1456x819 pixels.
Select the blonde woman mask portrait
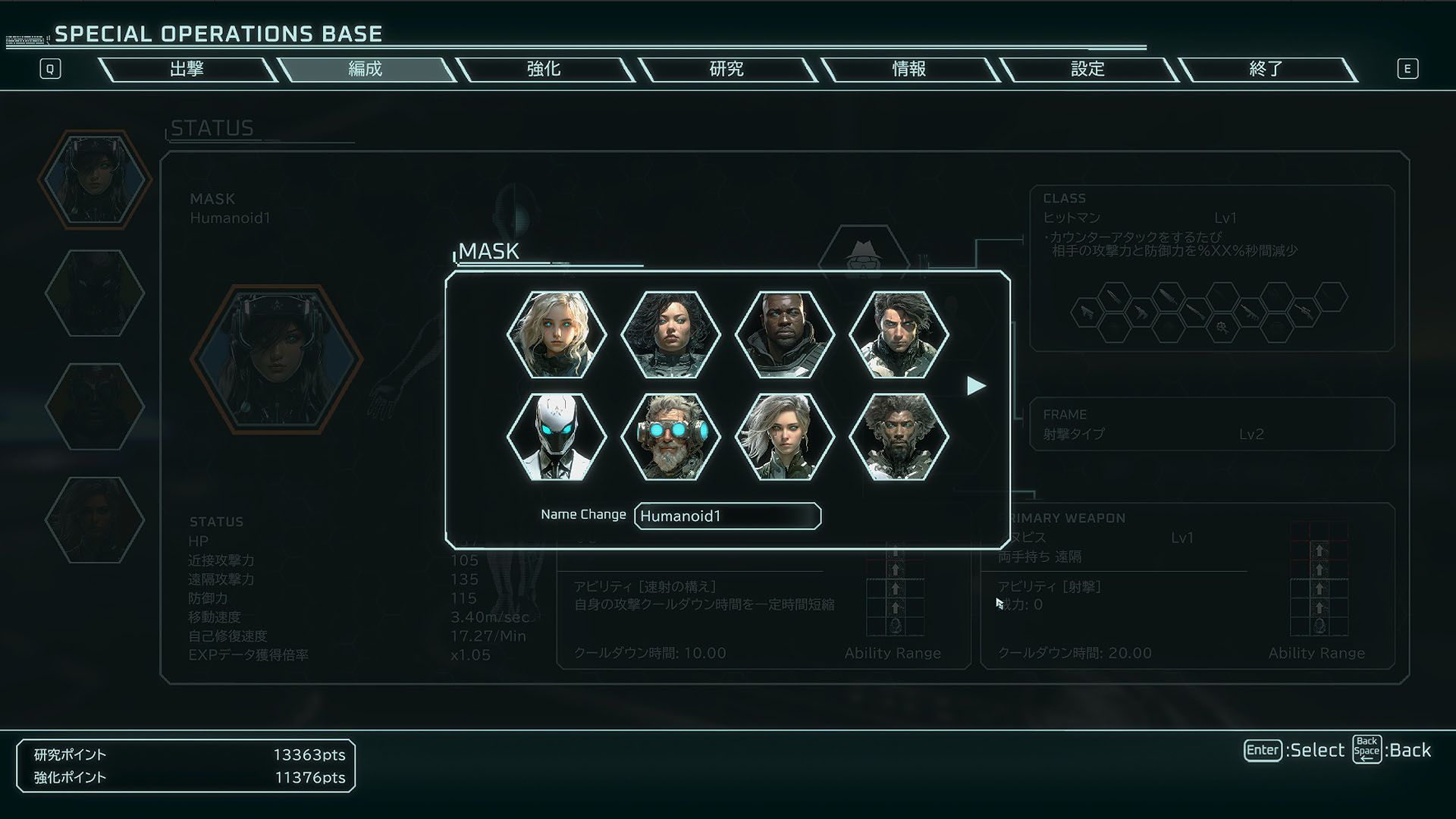click(x=557, y=334)
